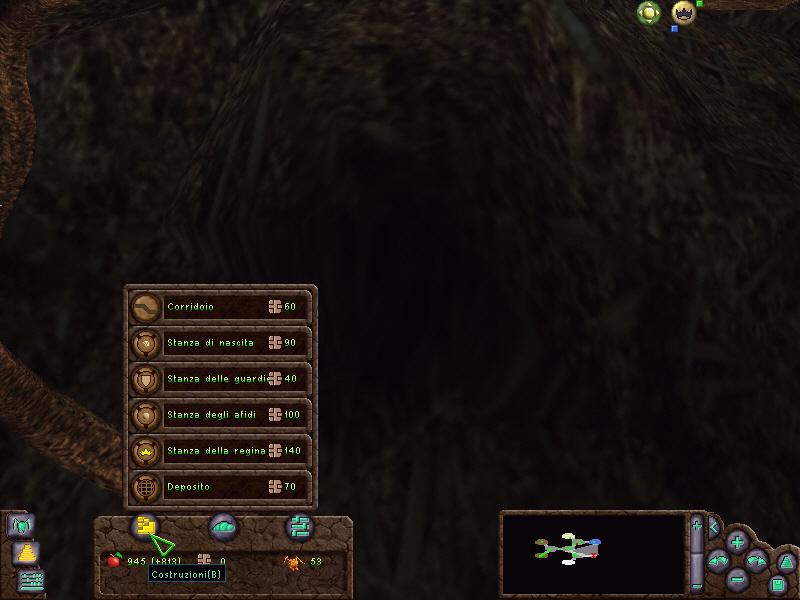Click the yellow four-arrow compass icon

pos(649,13)
